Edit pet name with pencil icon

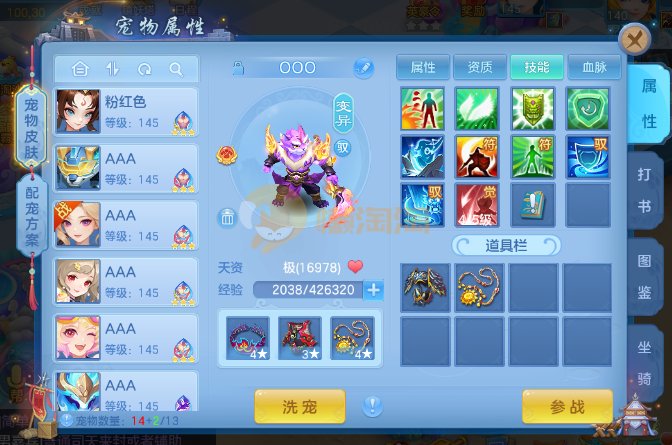point(362,68)
